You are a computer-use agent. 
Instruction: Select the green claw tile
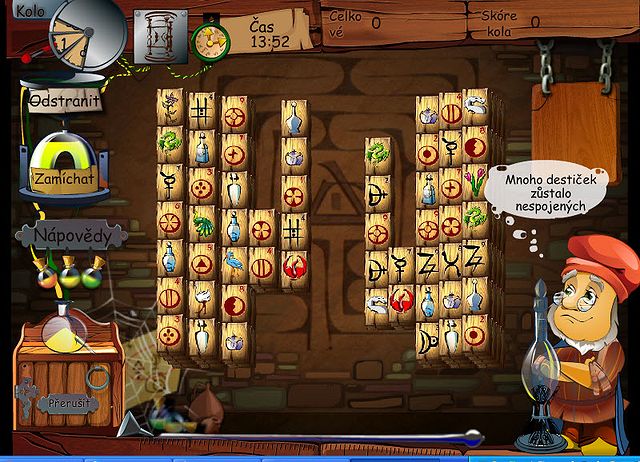pos(202,222)
